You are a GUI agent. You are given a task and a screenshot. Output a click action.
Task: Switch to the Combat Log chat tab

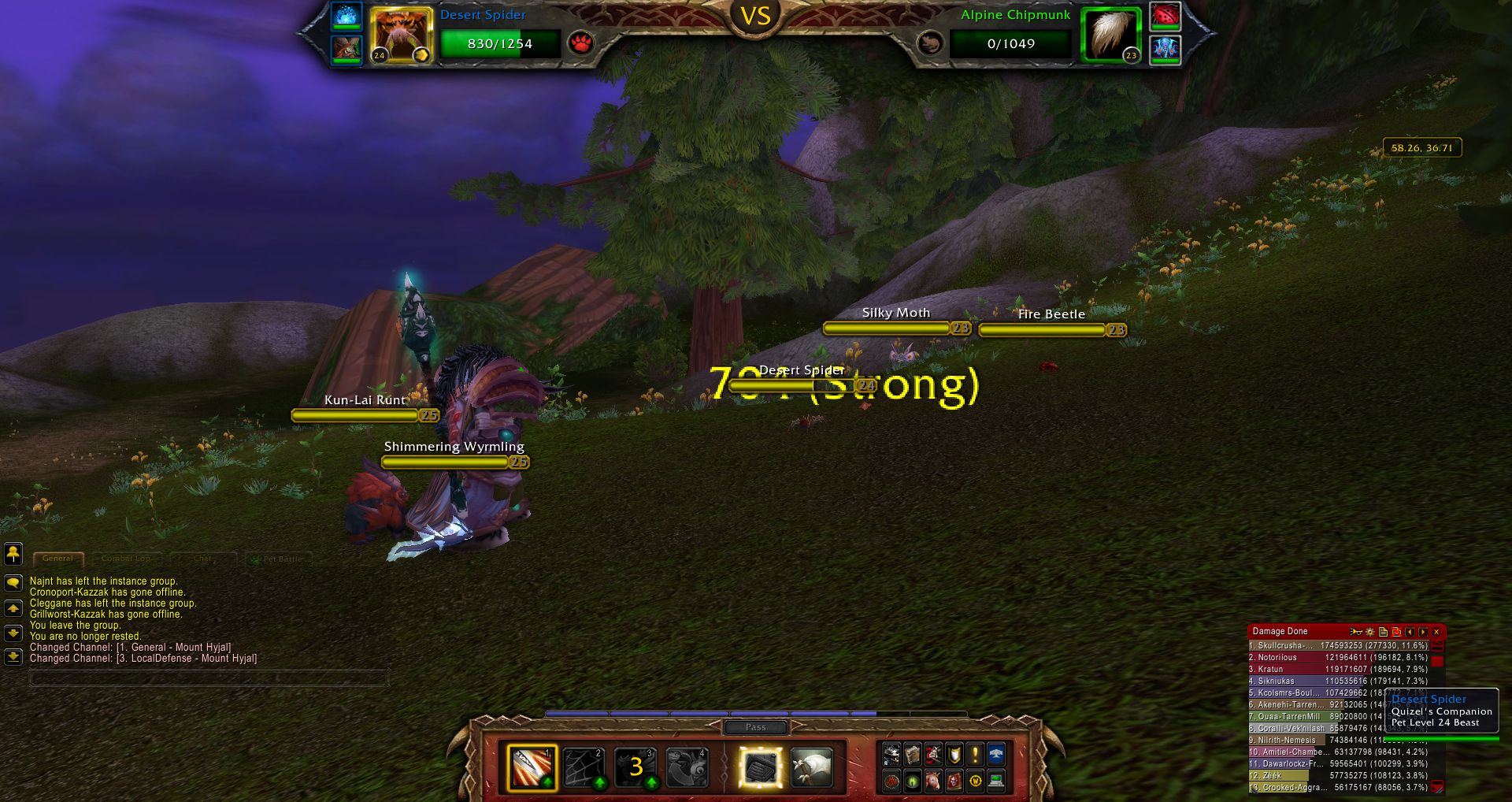click(x=126, y=559)
